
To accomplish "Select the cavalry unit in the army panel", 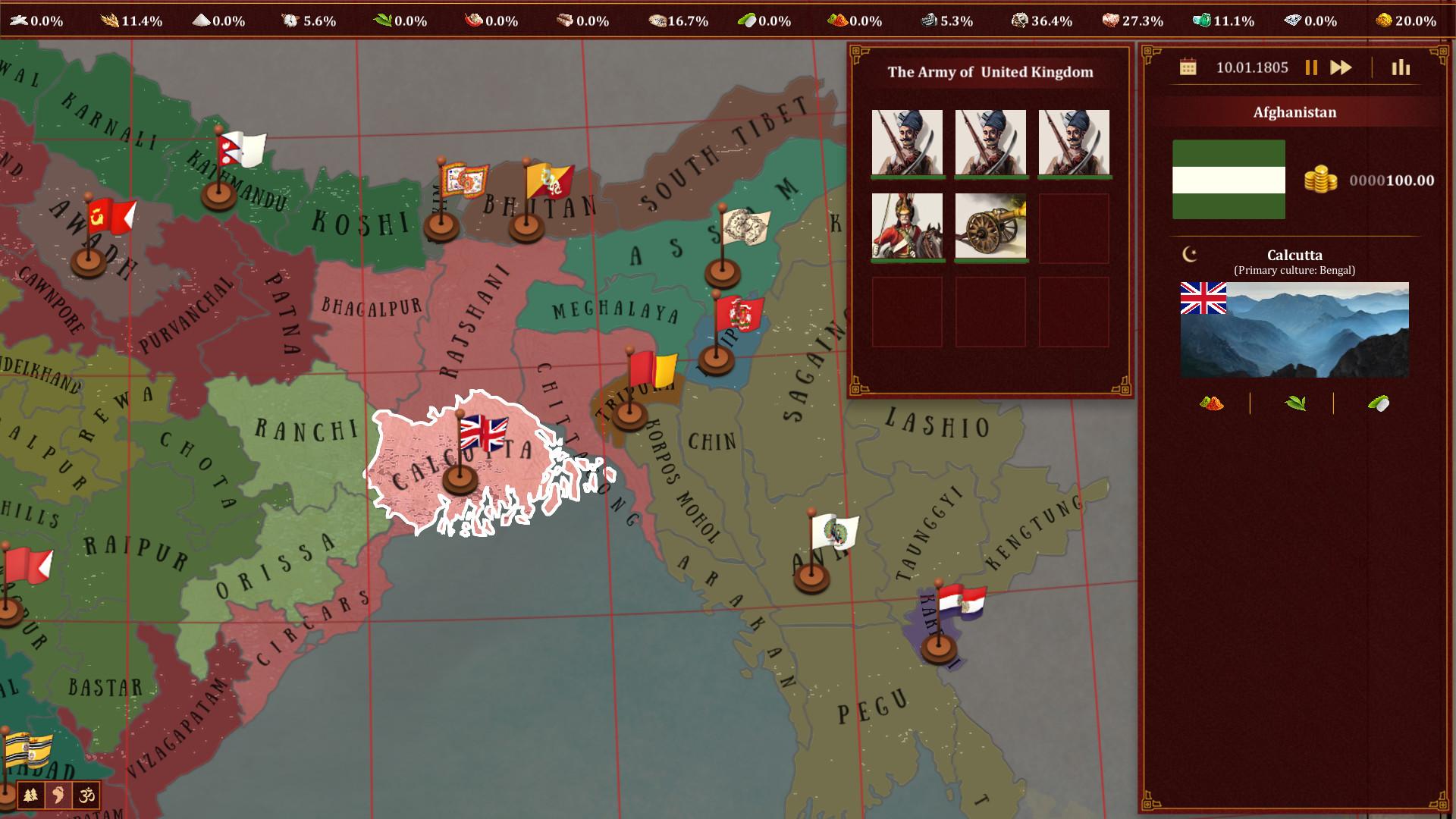I will 908,226.
